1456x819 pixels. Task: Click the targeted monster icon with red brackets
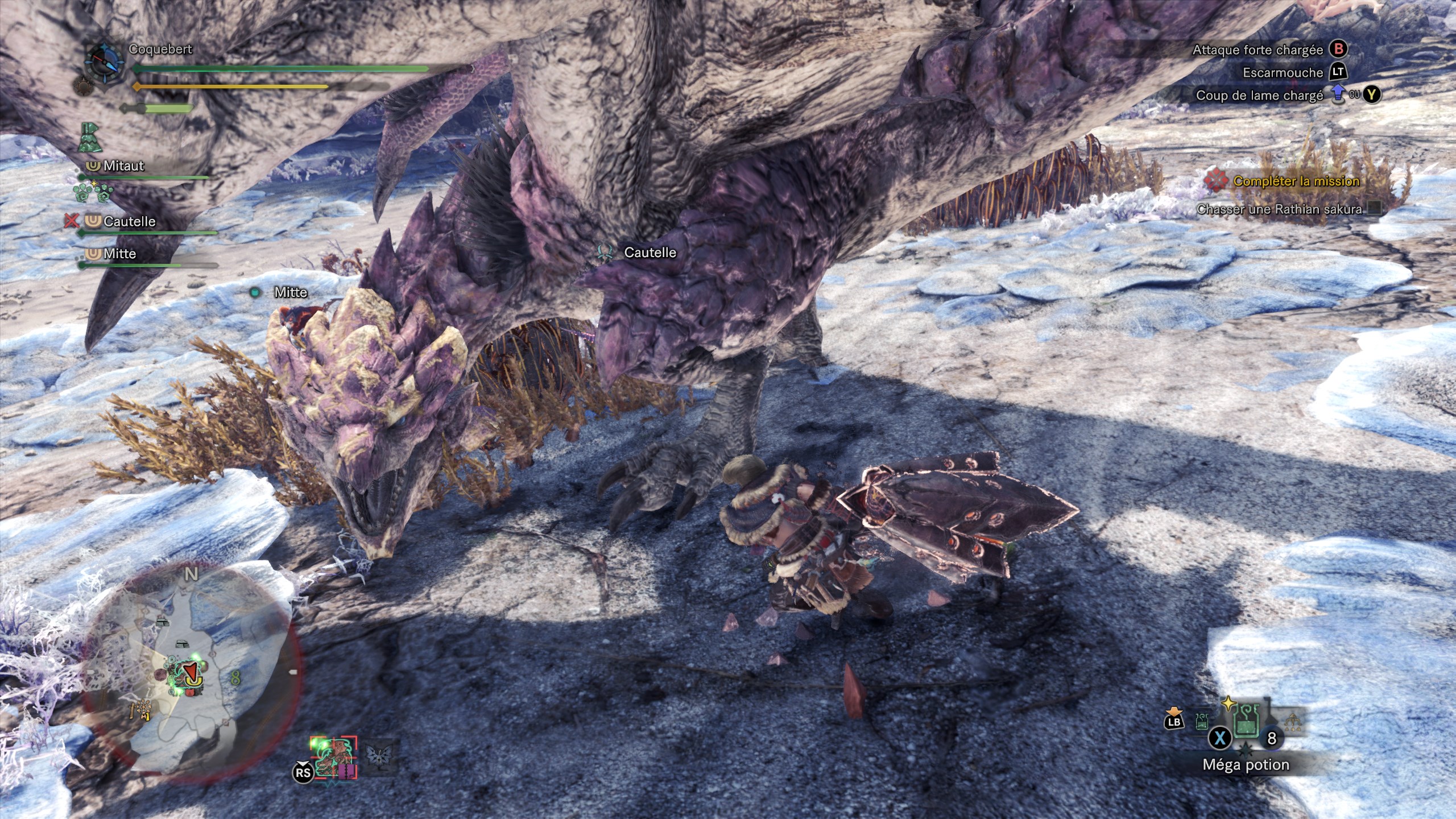click(334, 758)
